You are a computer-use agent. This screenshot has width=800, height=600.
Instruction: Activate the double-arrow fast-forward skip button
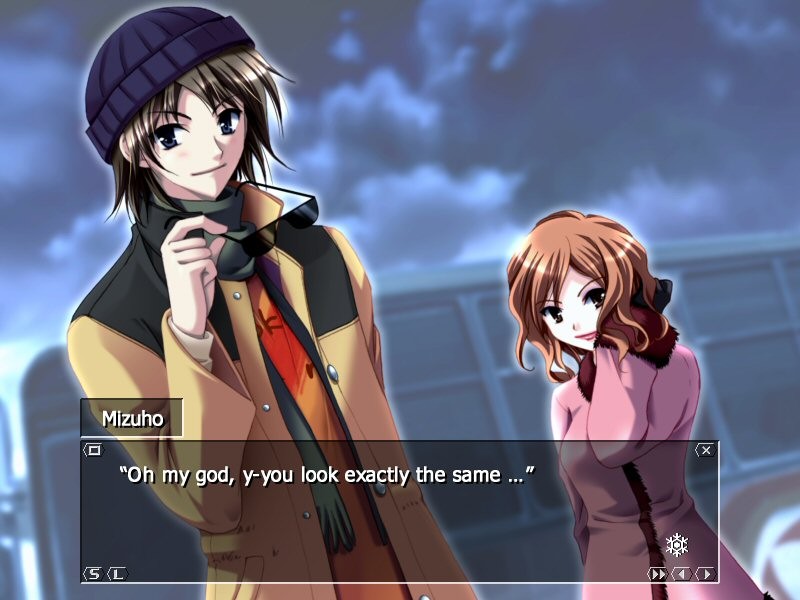658,573
